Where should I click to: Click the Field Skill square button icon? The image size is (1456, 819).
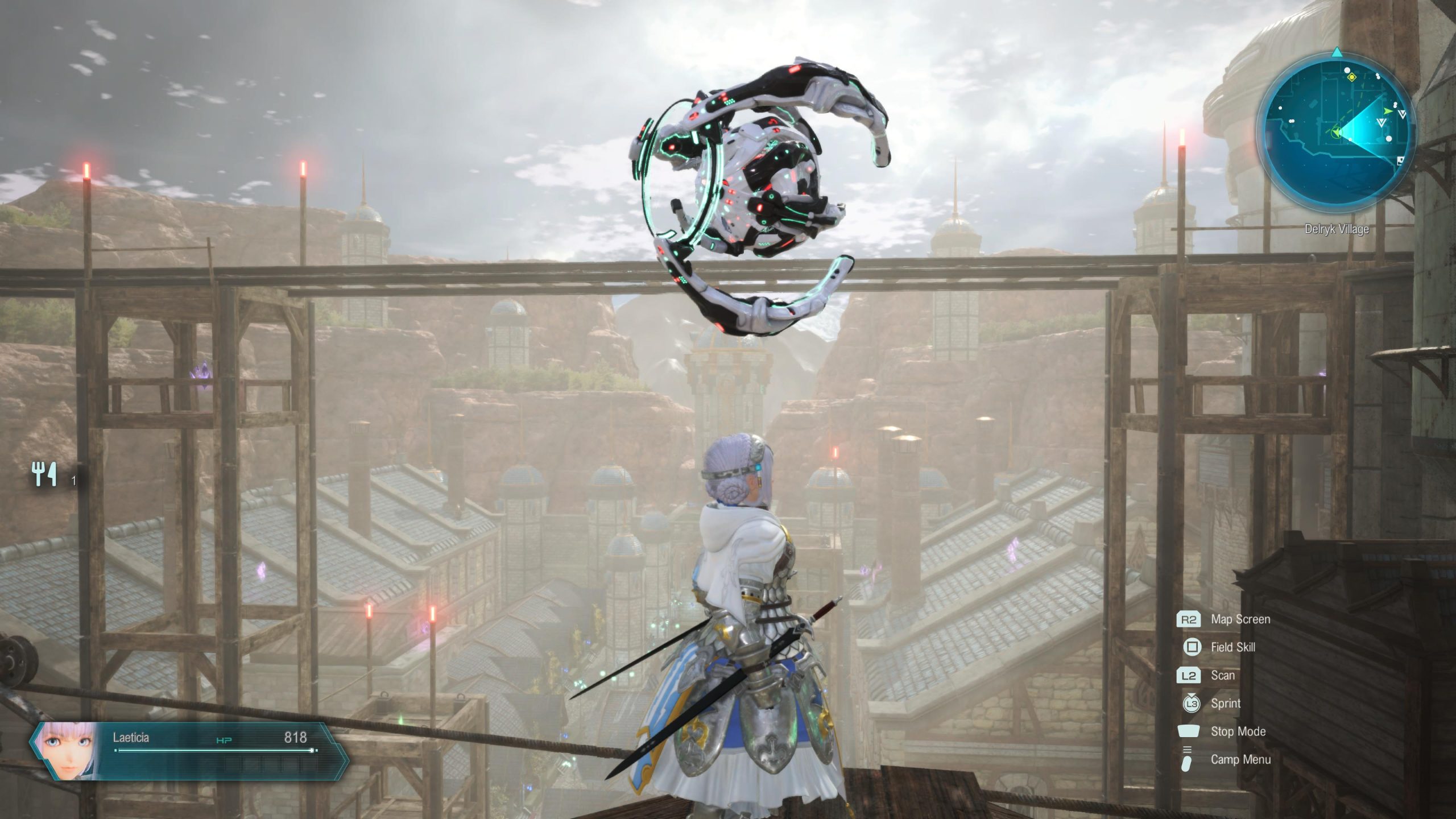1193,646
